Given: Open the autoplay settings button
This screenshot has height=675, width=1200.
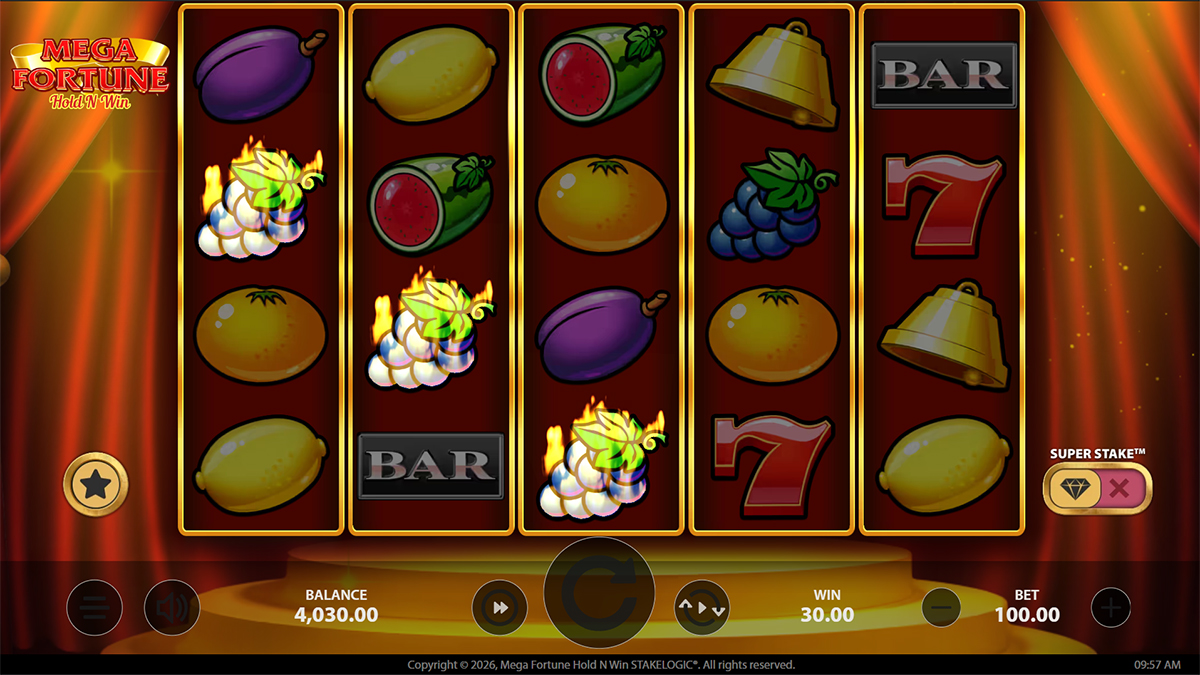Looking at the screenshot, I should (x=701, y=607).
